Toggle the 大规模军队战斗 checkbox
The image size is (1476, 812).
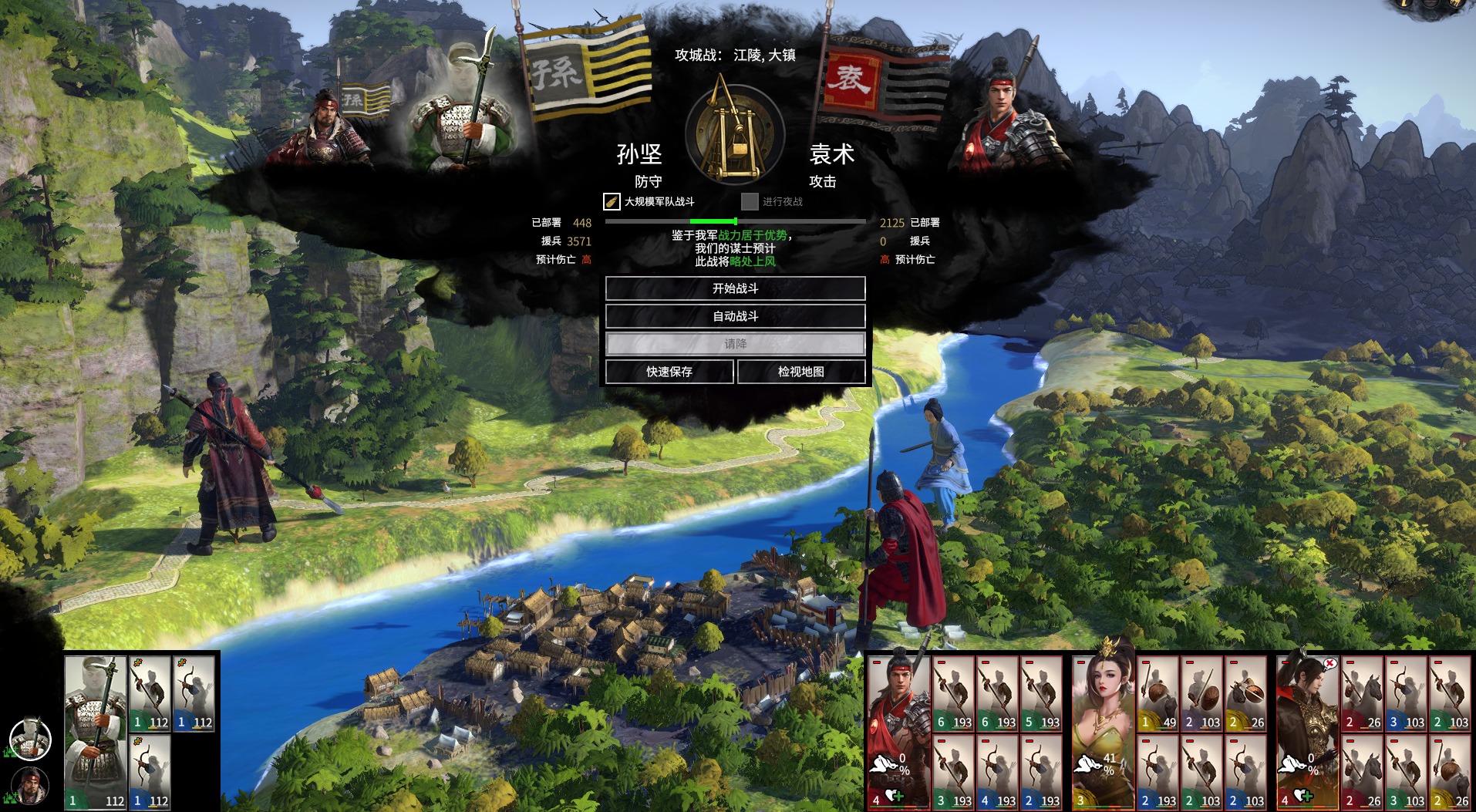(x=612, y=202)
